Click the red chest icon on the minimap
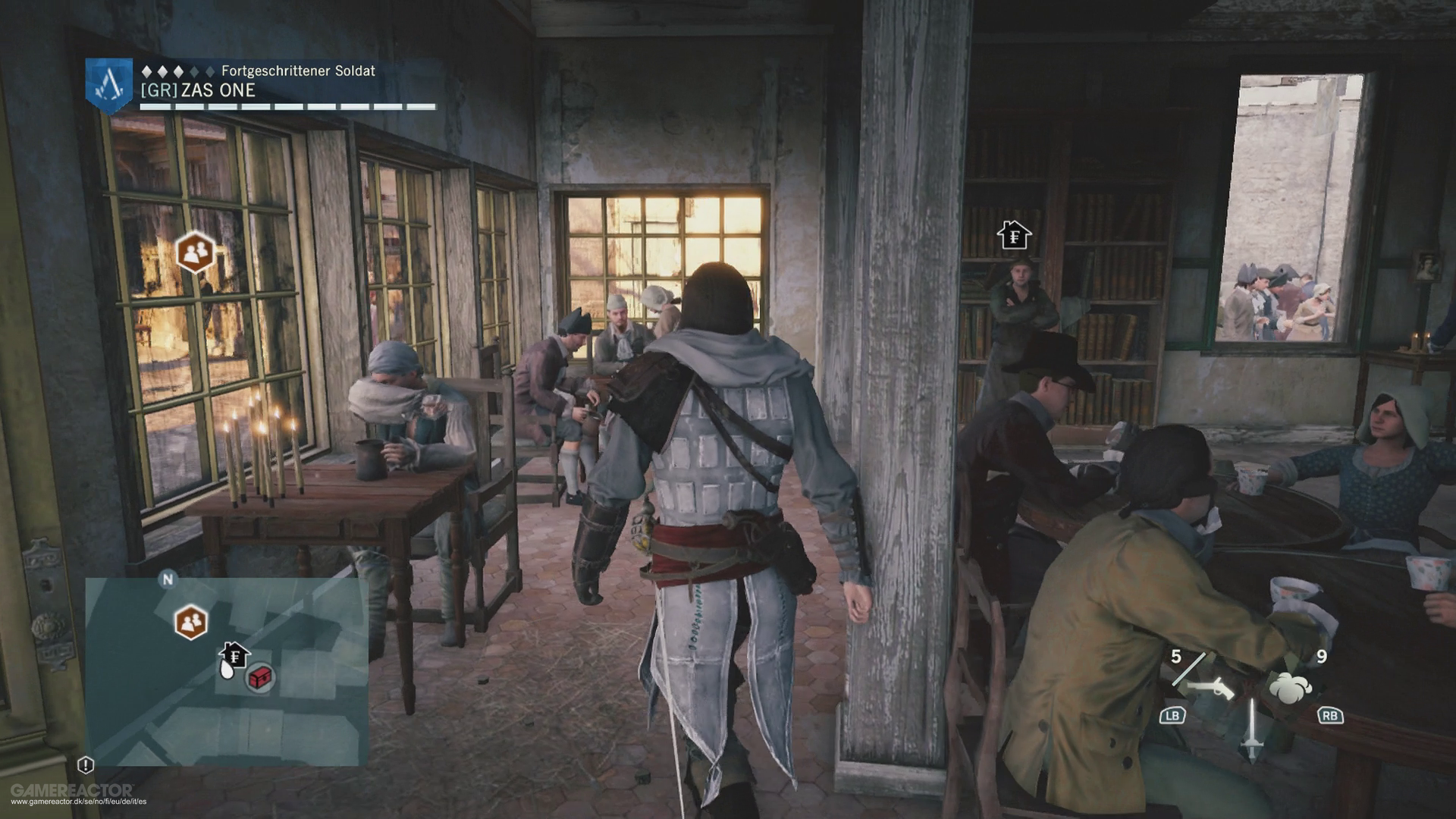 click(x=259, y=679)
